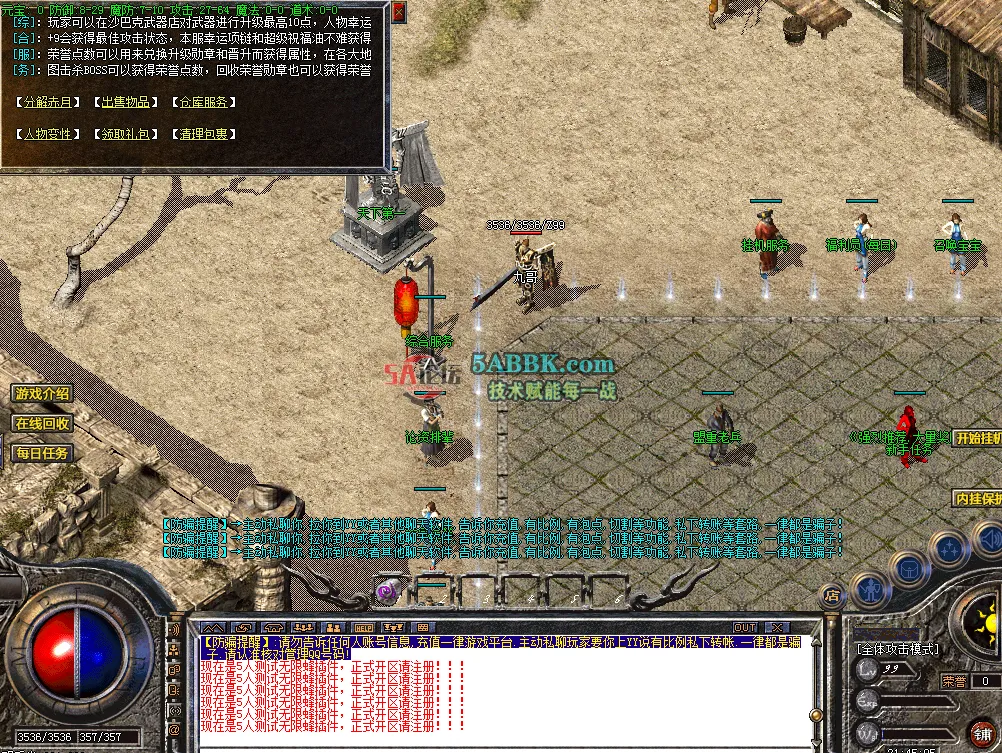The height and width of the screenshot is (753, 1002).
Task: Use the purple orb in belt slot
Action: pos(386,592)
